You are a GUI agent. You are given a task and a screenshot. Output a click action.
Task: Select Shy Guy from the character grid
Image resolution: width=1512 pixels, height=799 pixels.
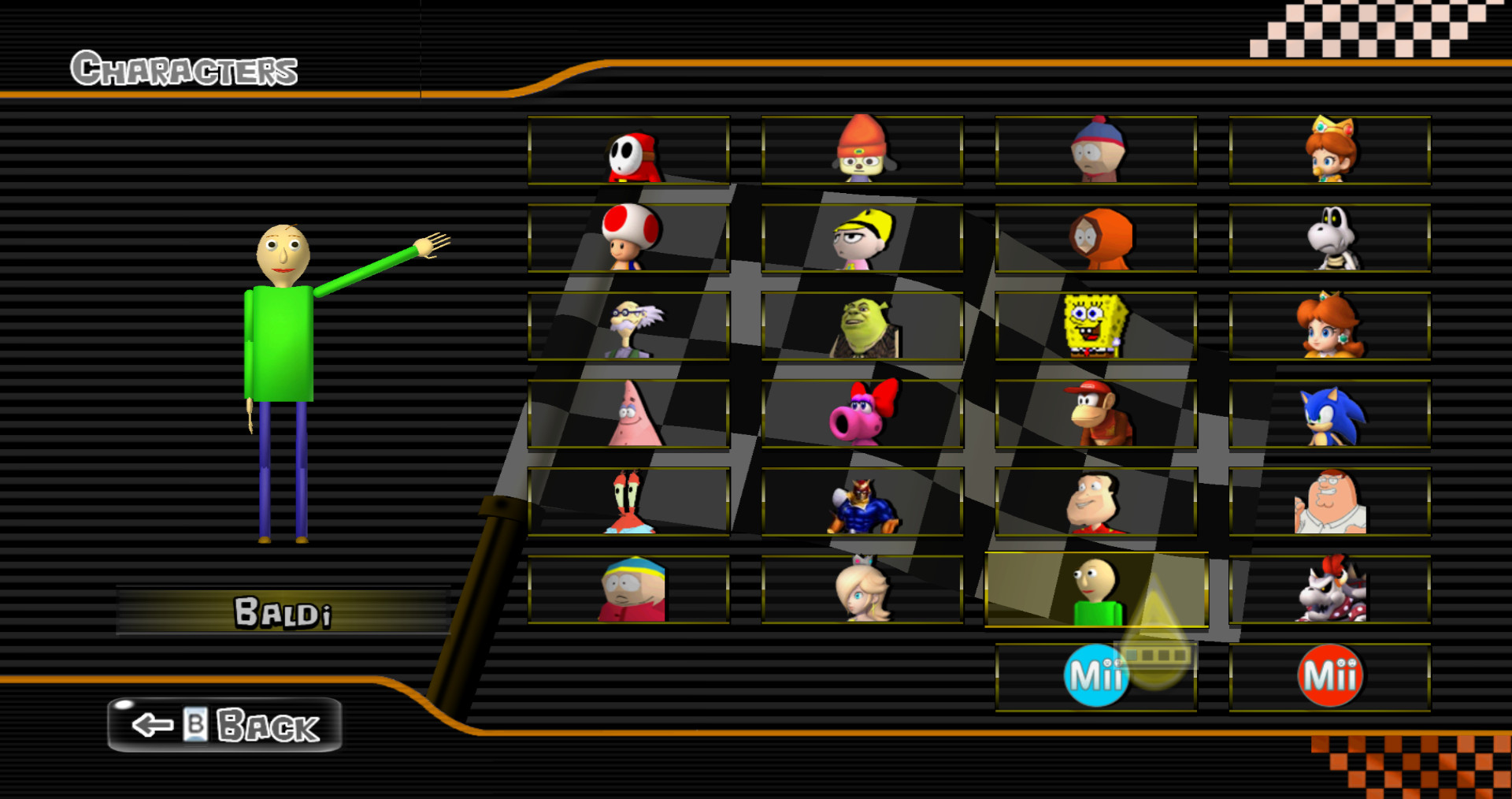pyautogui.click(x=630, y=151)
